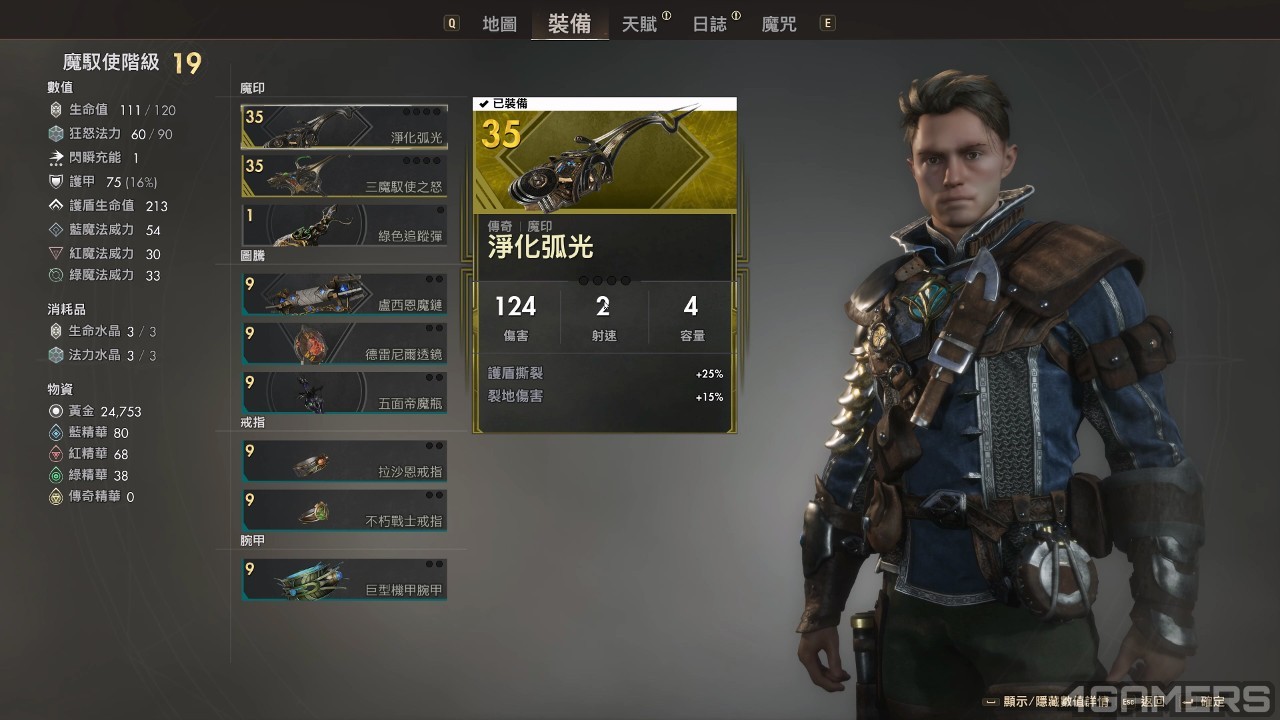Choose the 德雷尼爾透鏡 totem slot

(344, 343)
